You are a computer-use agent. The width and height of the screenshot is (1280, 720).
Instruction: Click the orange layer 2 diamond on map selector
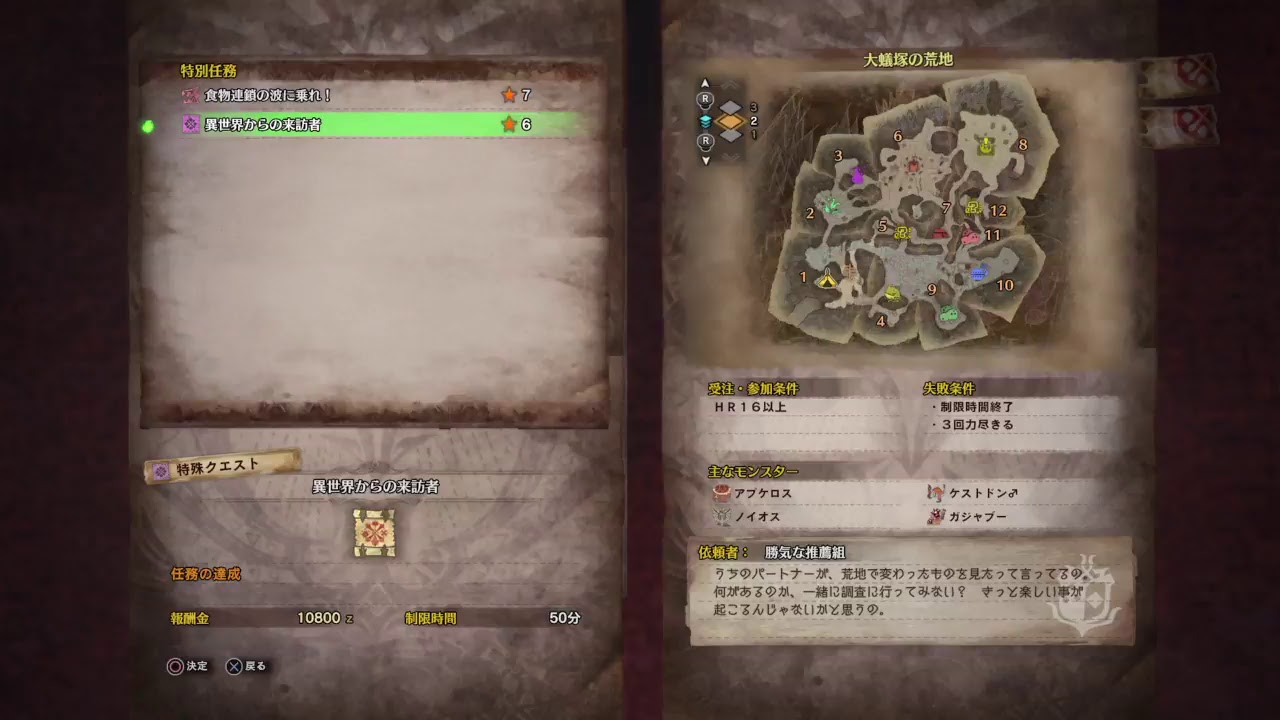733,122
